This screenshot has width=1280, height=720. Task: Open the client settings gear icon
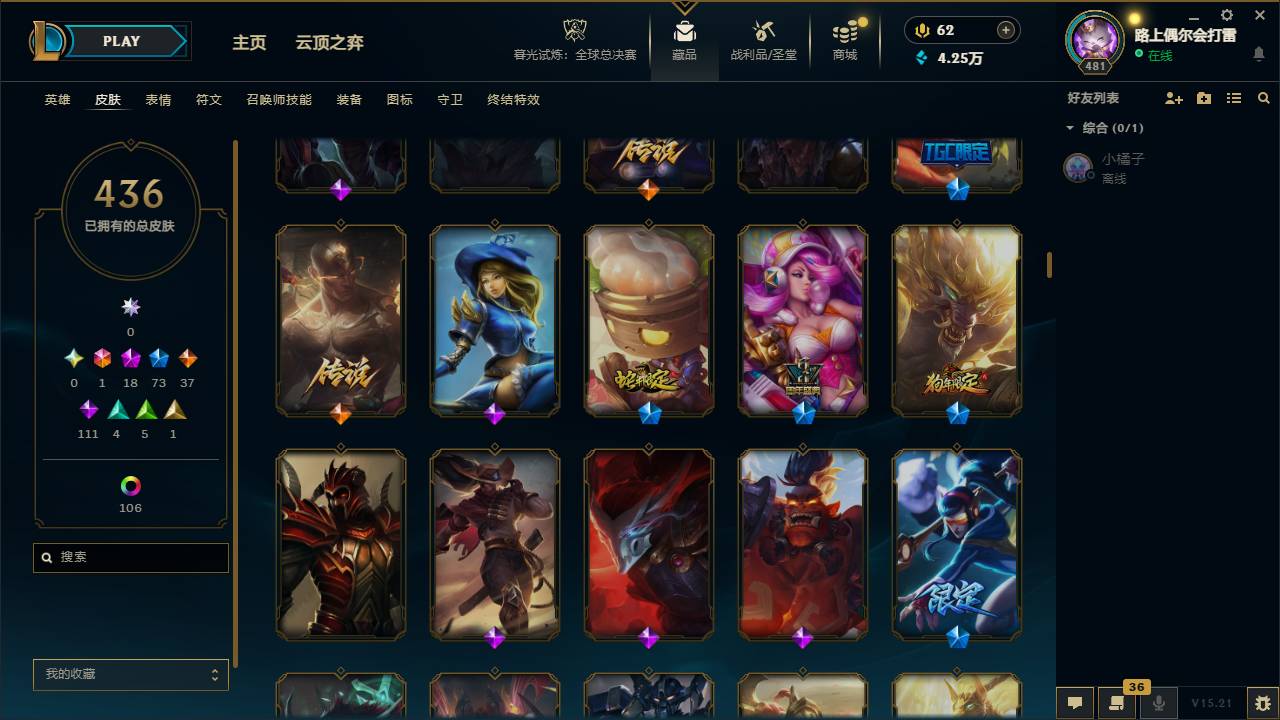[1226, 16]
